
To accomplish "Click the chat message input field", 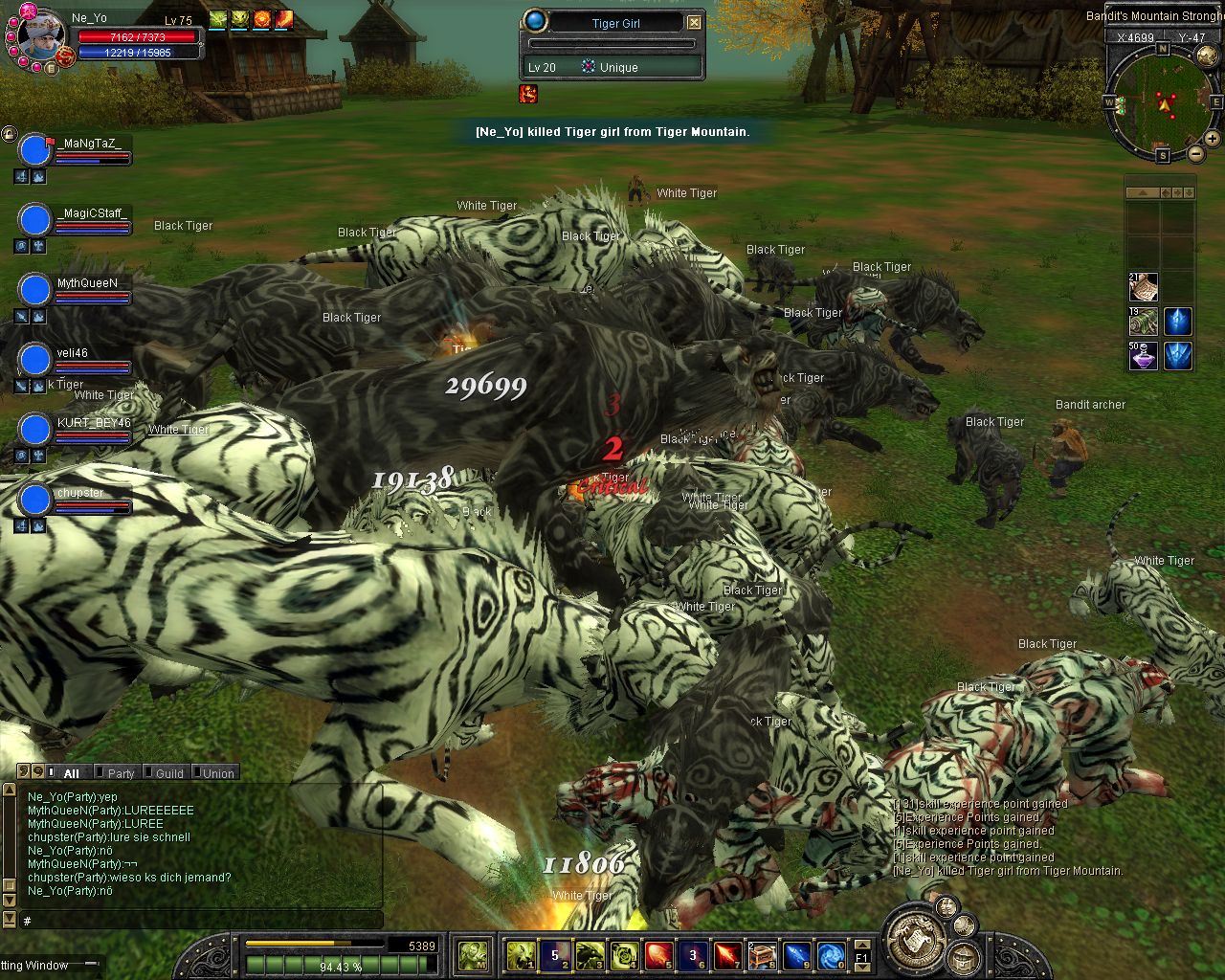I will tap(201, 921).
